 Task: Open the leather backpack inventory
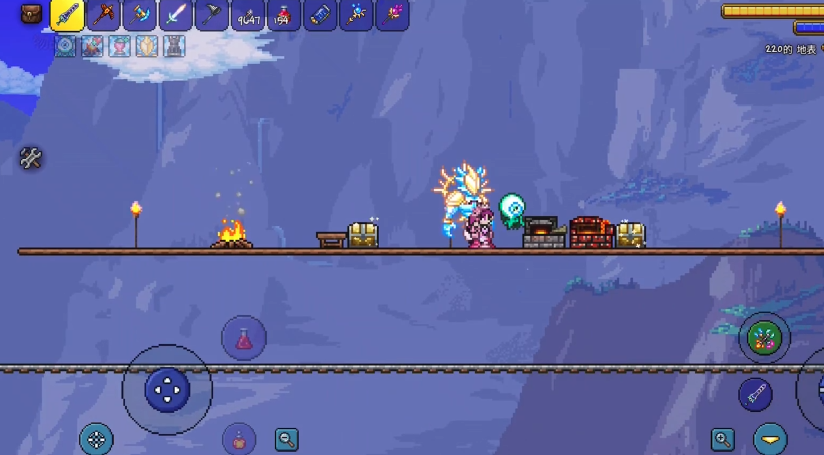pos(31,15)
